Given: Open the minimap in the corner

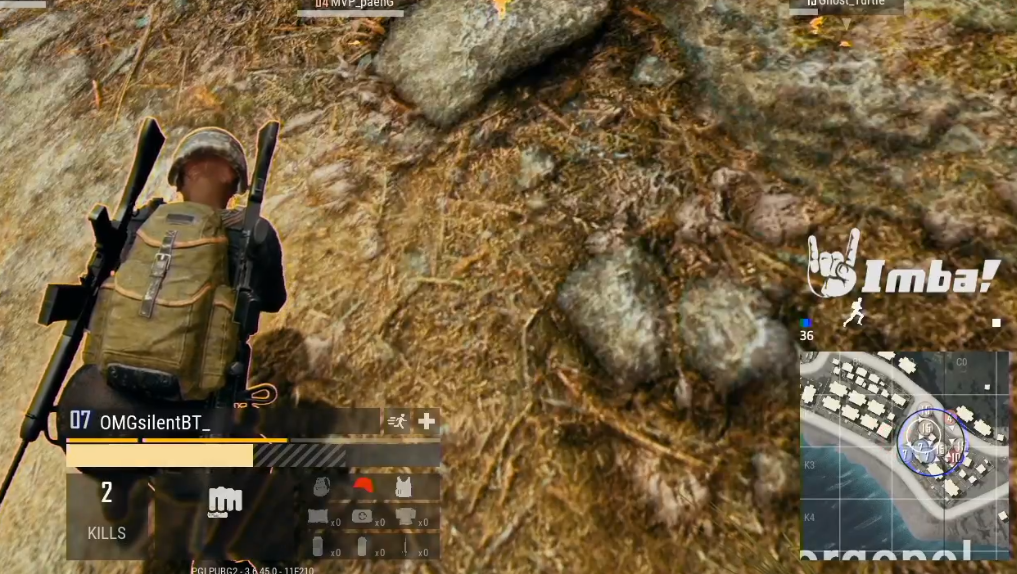Looking at the screenshot, I should 904,453.
